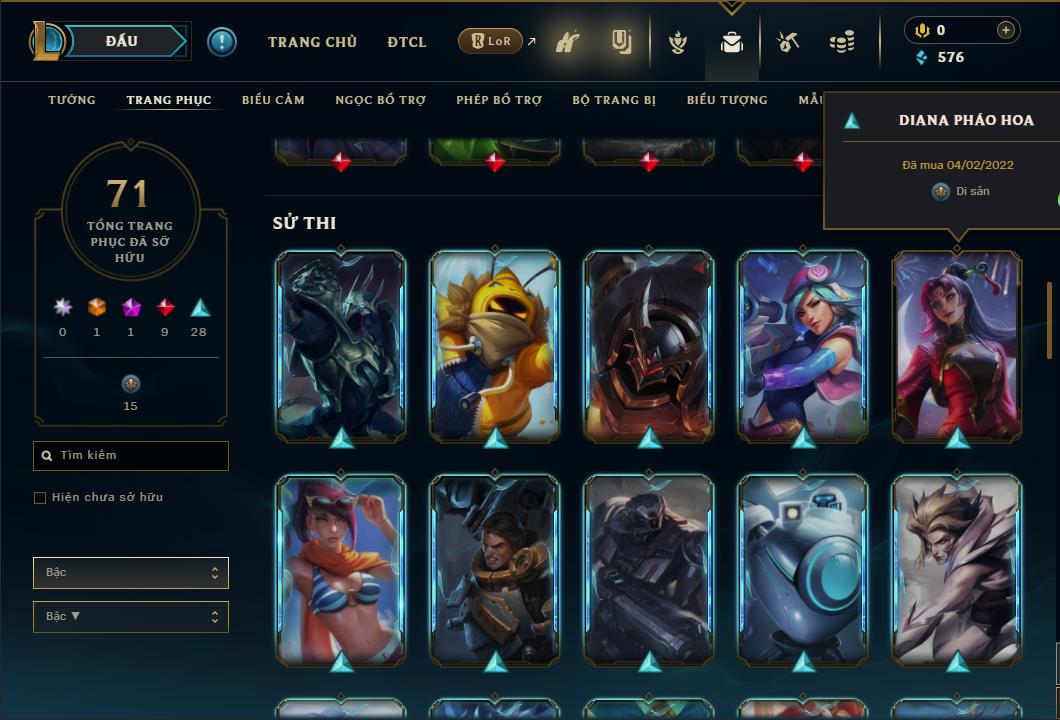The image size is (1060, 720).
Task: Pick the blue round robot skin card
Action: [803, 570]
